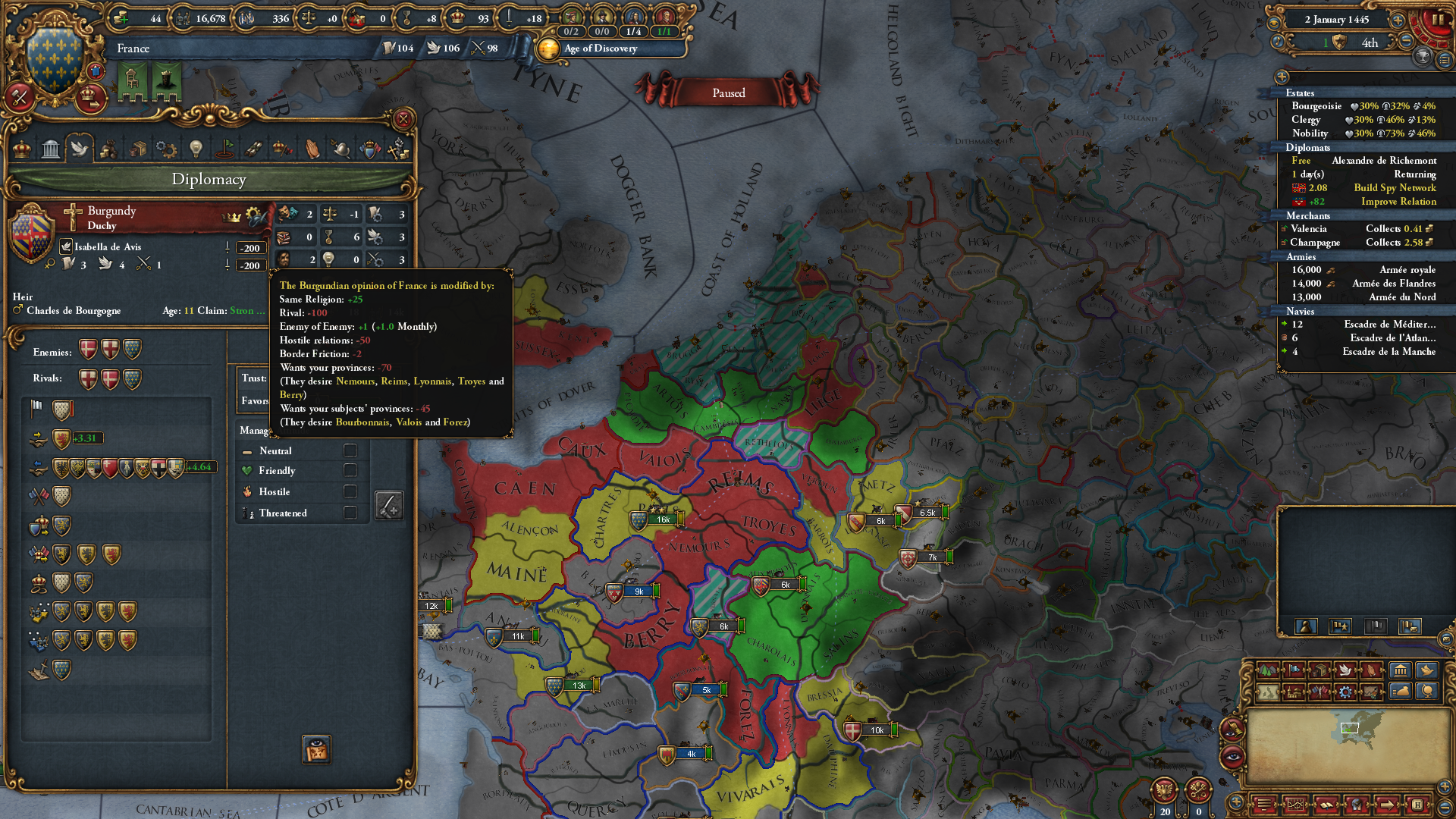Open the trade mapmode
Viewport: 1456px width, 819px height.
[1319, 670]
